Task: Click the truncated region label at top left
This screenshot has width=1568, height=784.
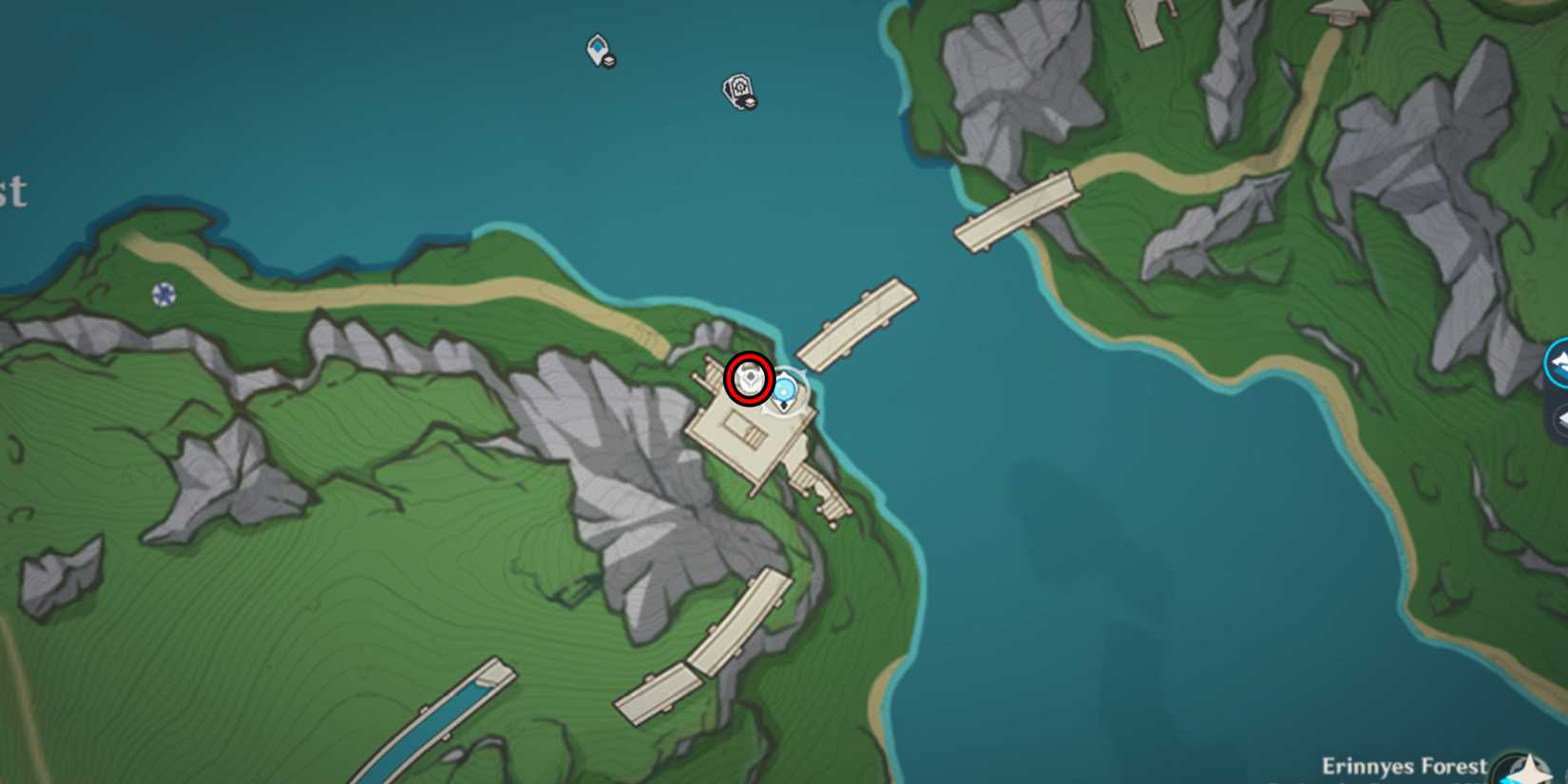Action: coord(13,195)
